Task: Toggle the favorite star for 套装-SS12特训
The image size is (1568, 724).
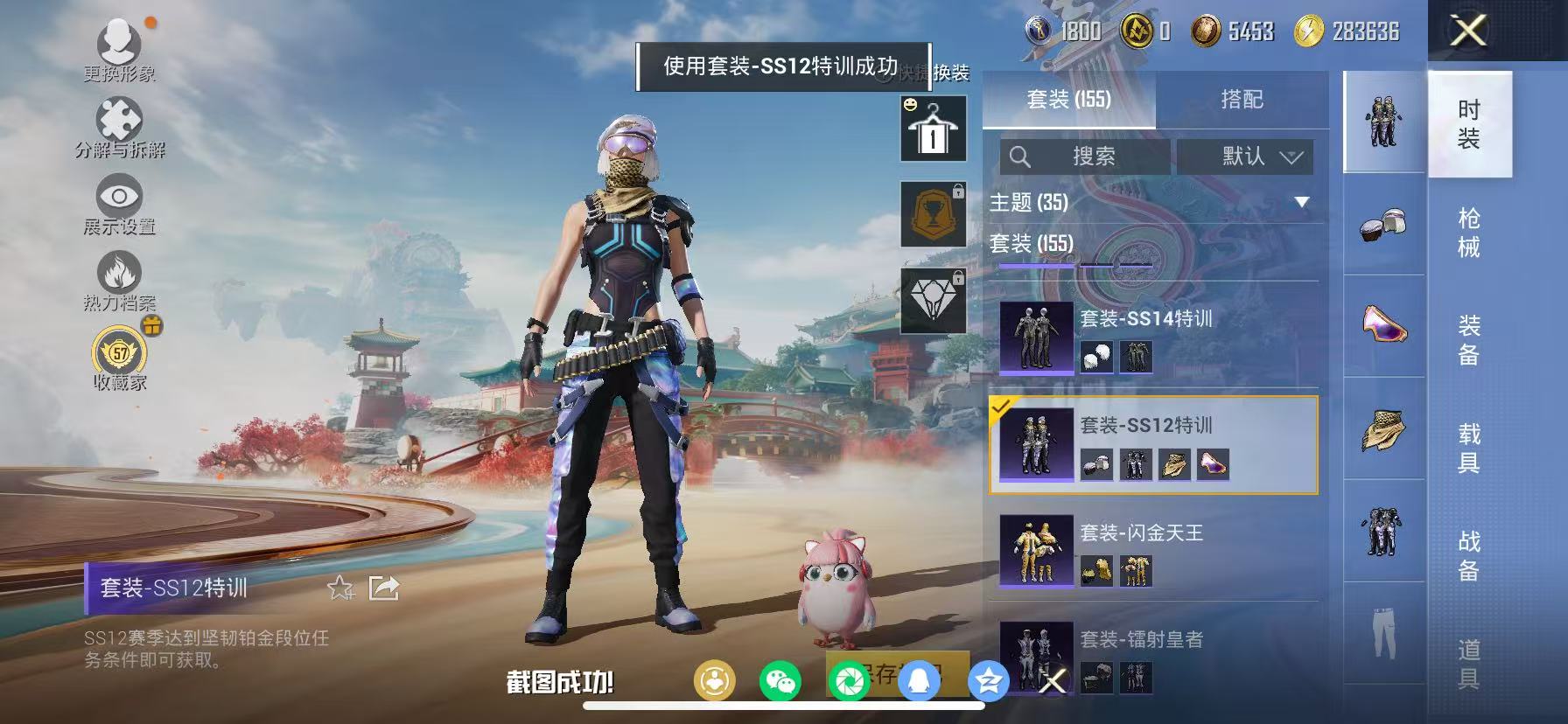Action: coord(342,588)
